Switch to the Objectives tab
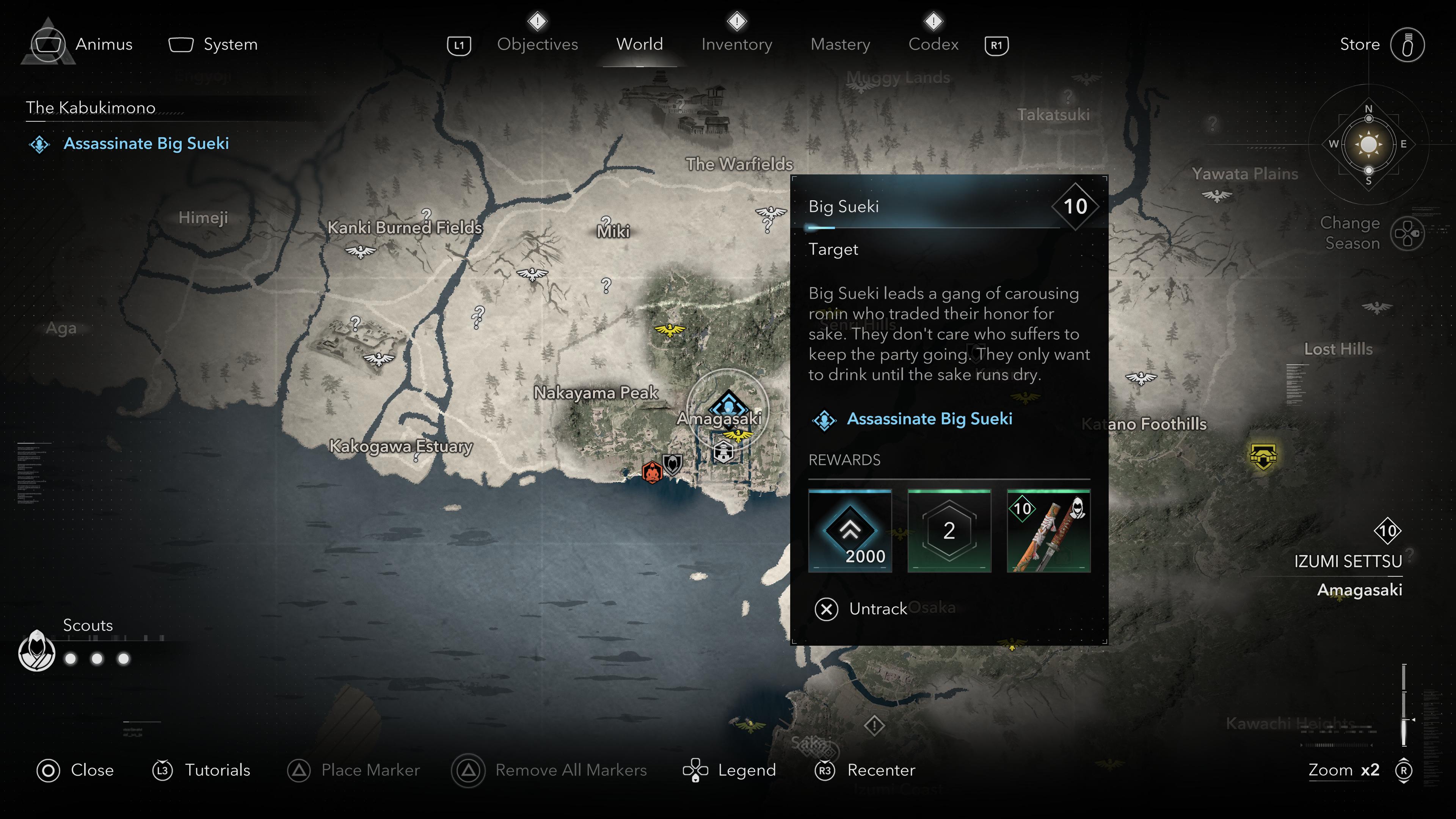The image size is (1456, 819). pos(537,44)
